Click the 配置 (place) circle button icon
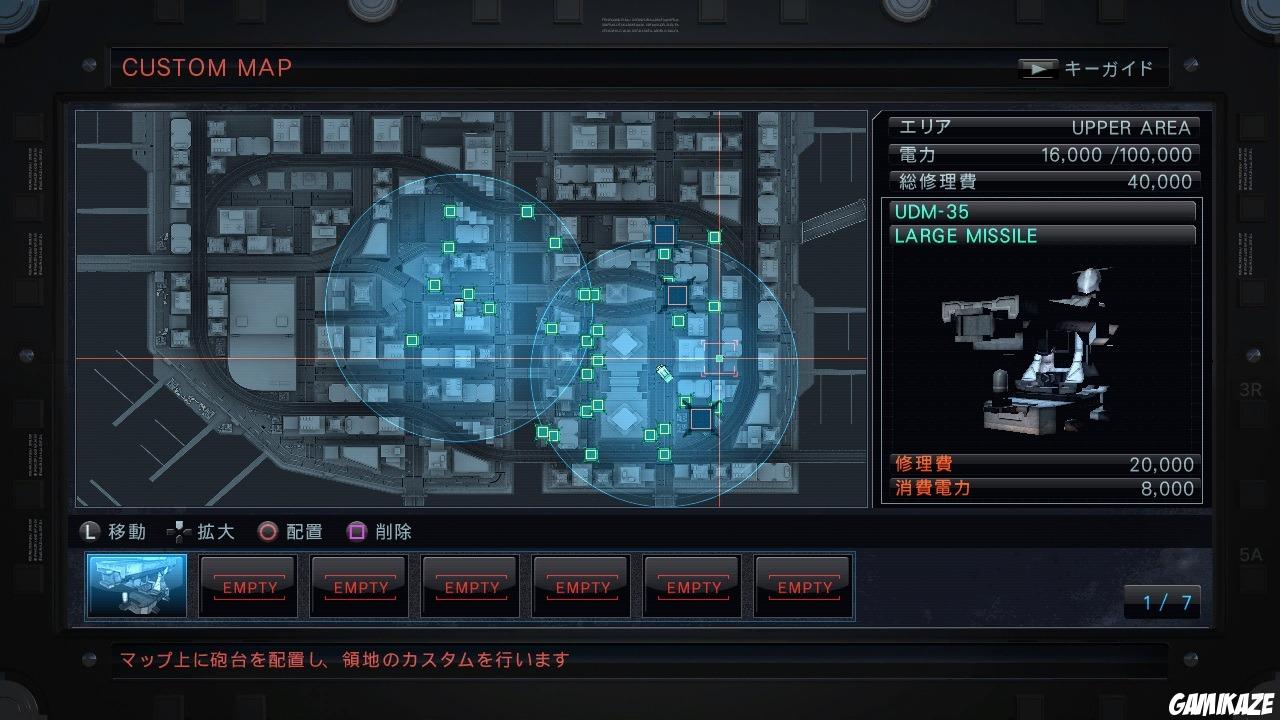Screen dimensions: 1280x720 [267, 532]
